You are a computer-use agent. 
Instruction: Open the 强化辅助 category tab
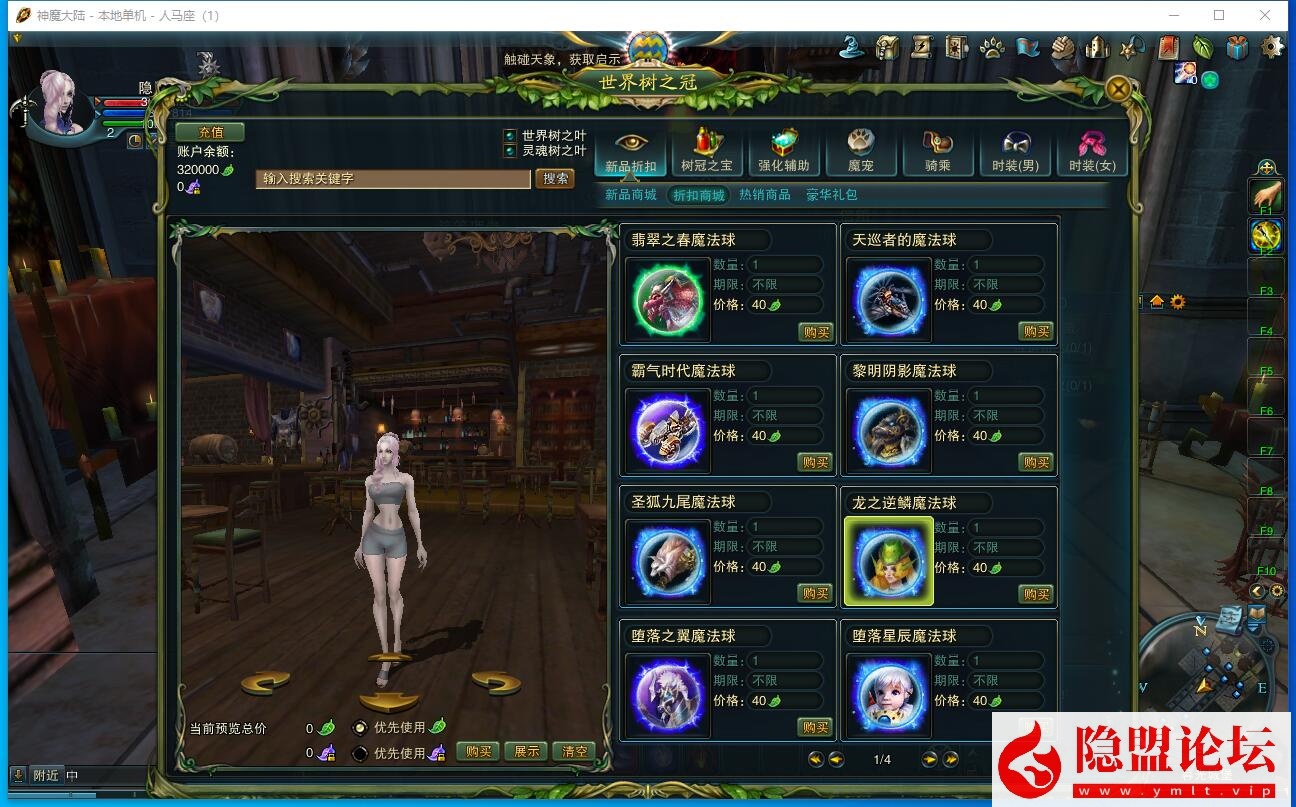coord(783,152)
